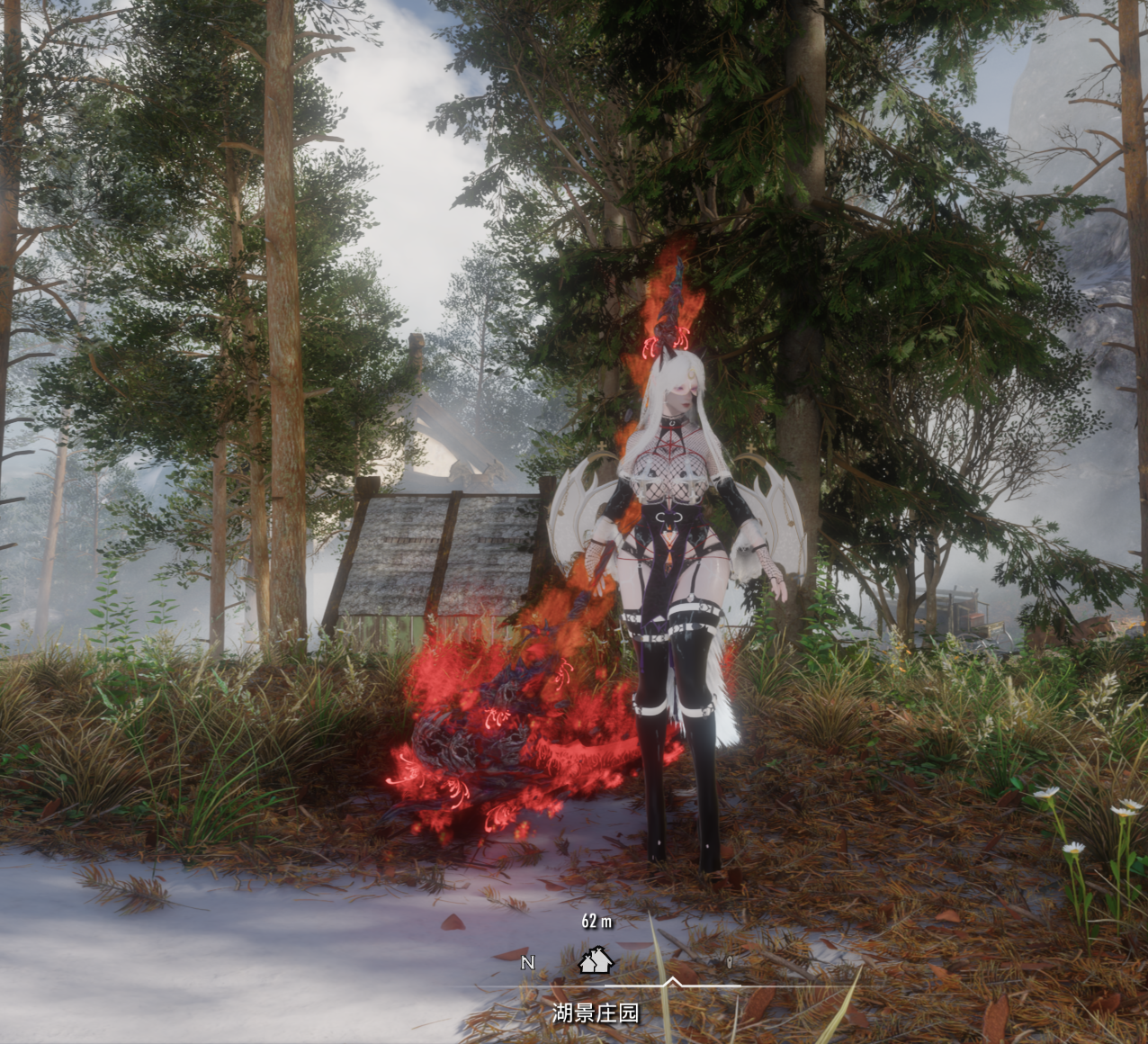Click the Lakeview Manor house marker on compass

(x=596, y=961)
